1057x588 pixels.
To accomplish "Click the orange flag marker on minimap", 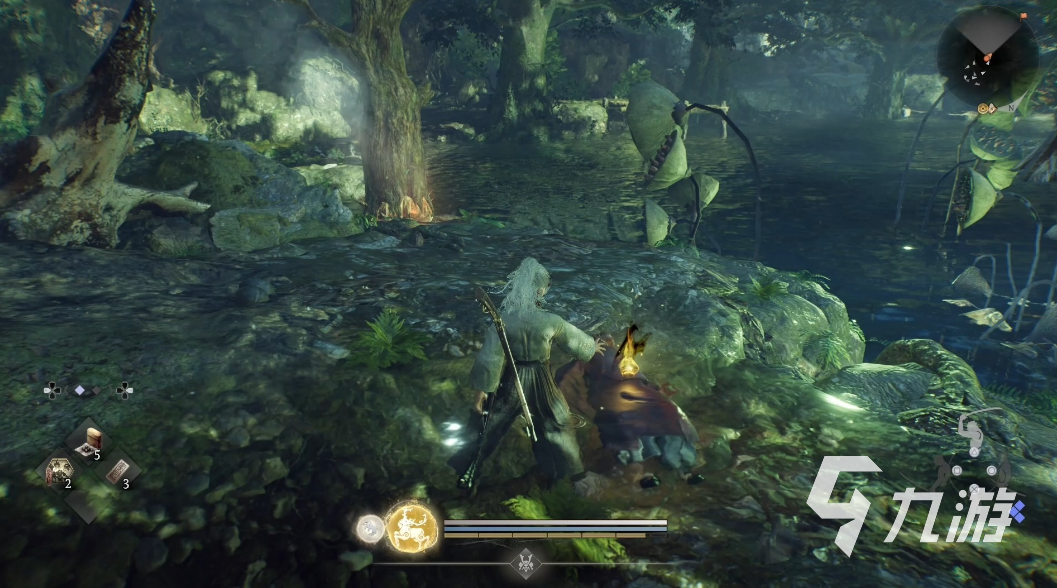I will (x=988, y=58).
